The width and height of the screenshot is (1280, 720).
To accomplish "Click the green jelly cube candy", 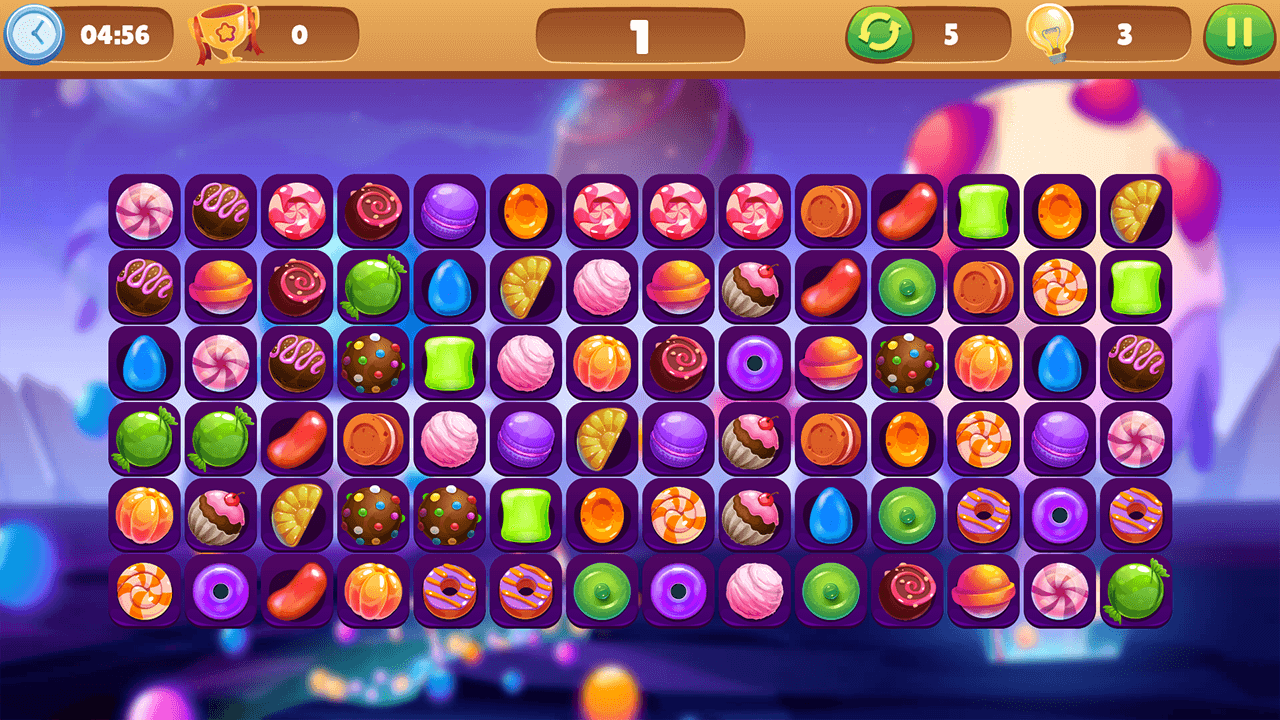I will tap(983, 211).
